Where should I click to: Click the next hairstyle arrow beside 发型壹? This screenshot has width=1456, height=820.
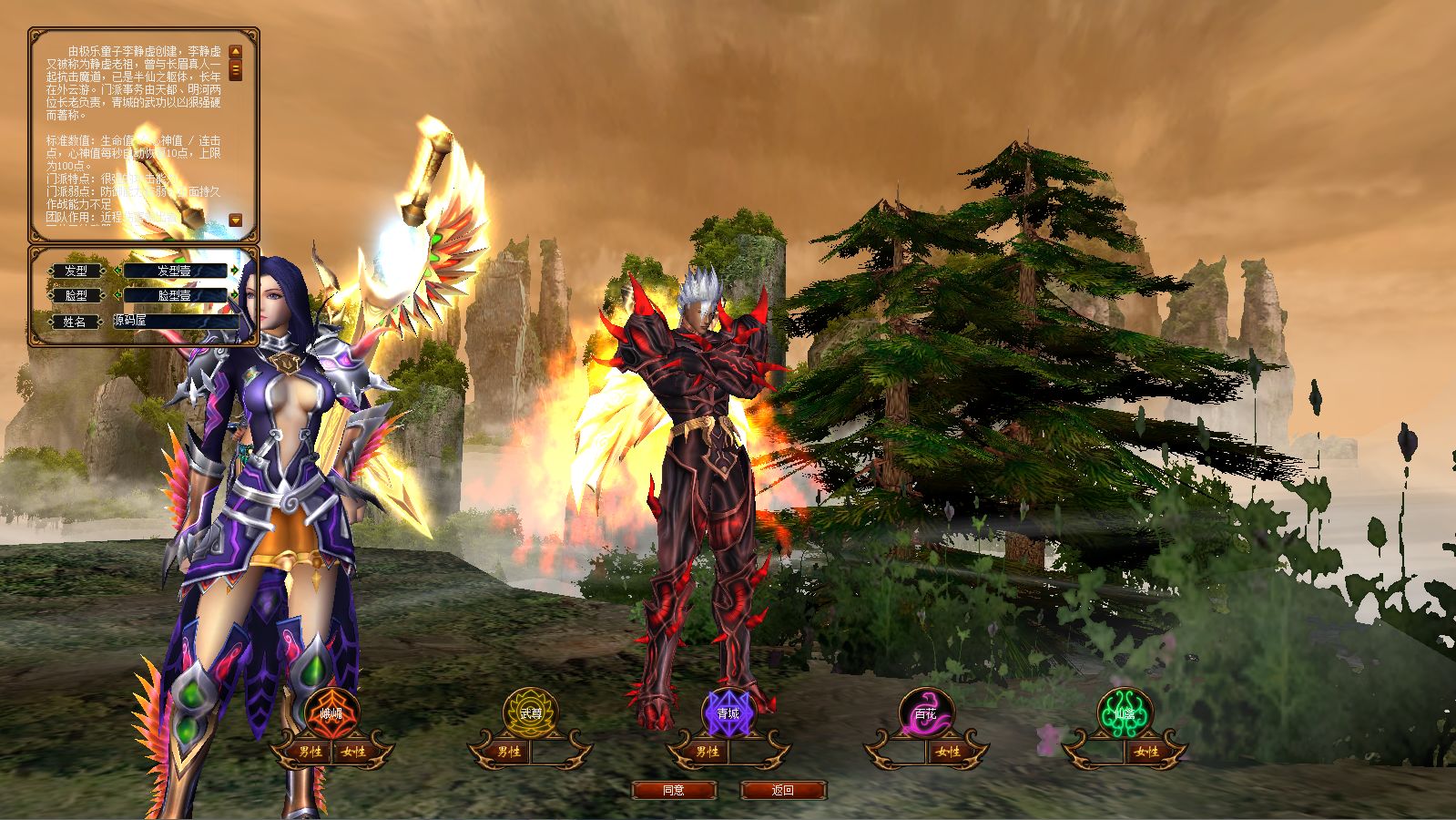235,271
